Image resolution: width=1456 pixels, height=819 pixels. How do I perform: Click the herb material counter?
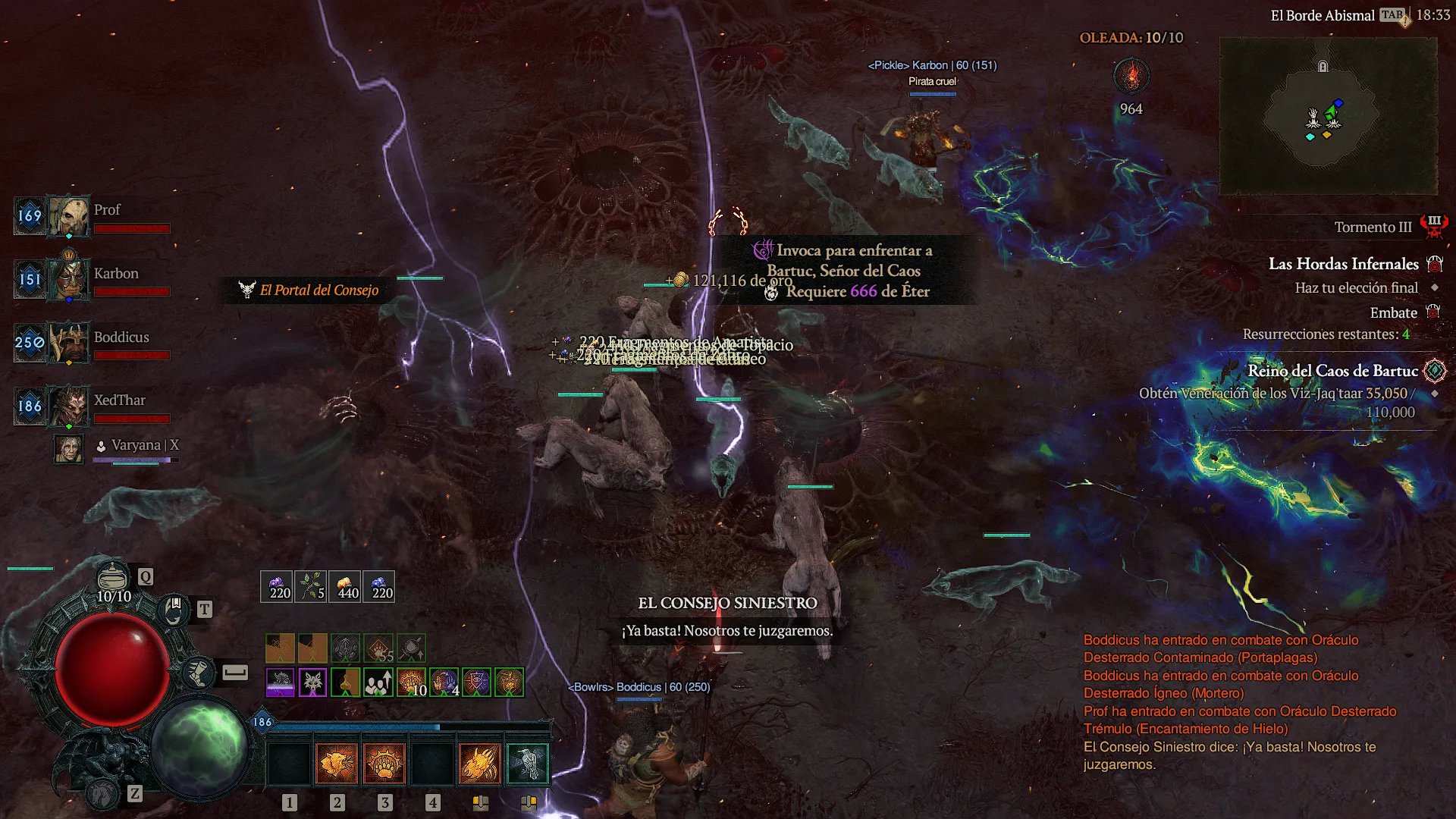(x=310, y=586)
